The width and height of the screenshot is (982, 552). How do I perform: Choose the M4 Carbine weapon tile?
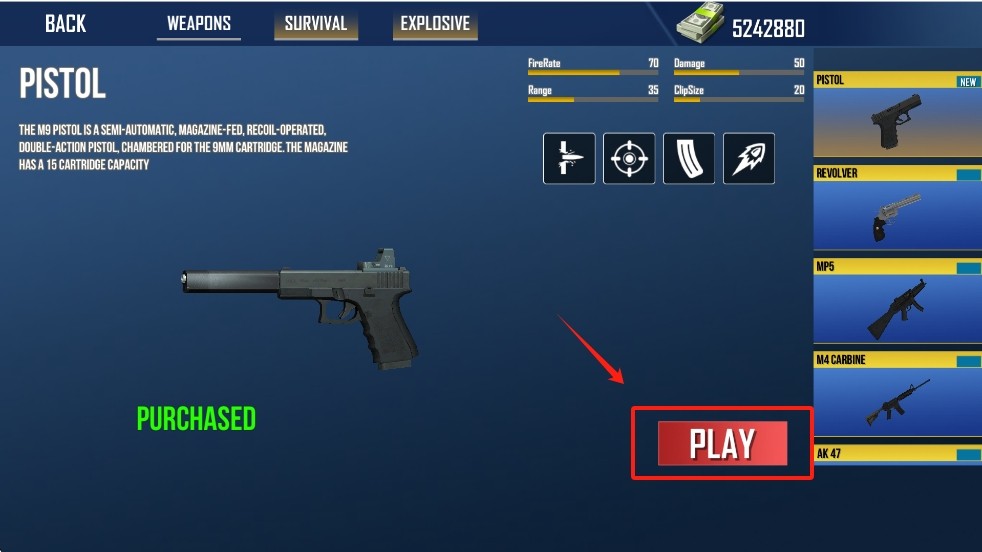(897, 395)
